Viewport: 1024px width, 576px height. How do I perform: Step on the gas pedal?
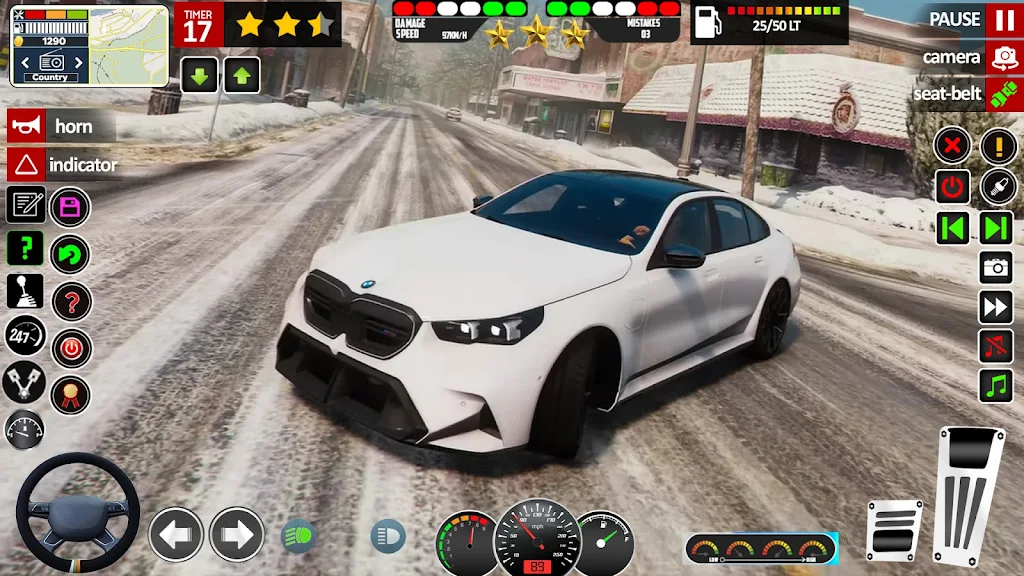coord(968,493)
